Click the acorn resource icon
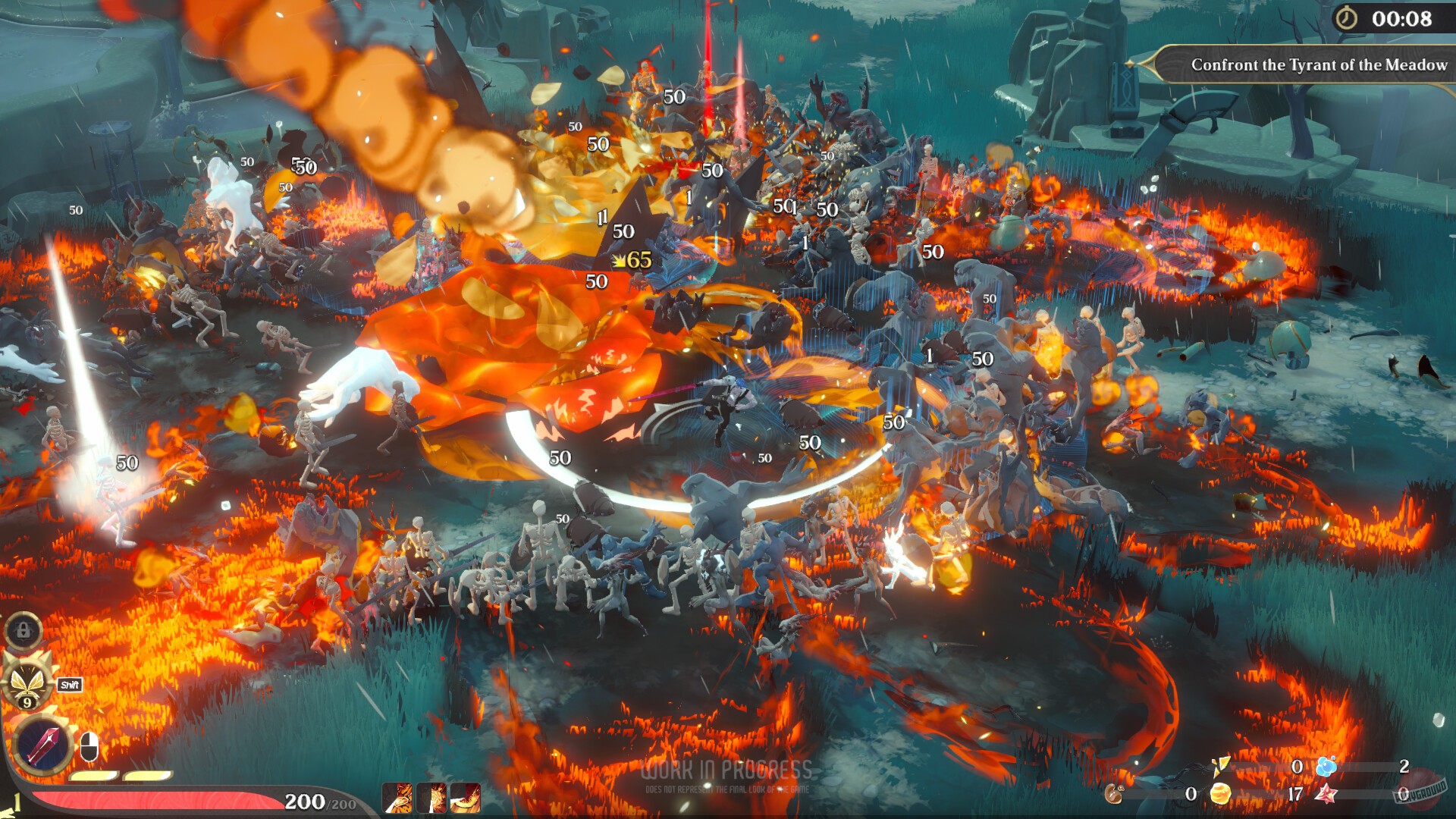Image resolution: width=1456 pixels, height=819 pixels. (1113, 792)
